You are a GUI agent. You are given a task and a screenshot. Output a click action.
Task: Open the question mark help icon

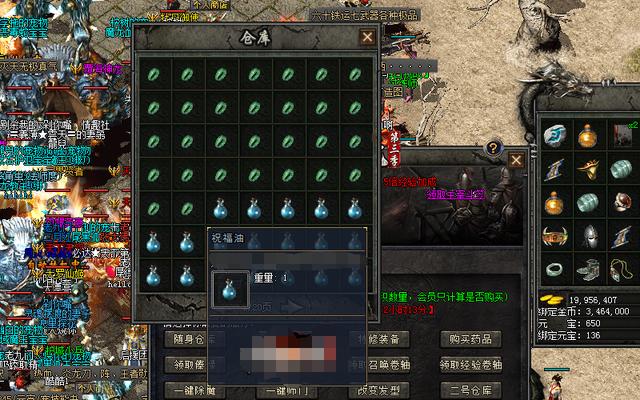(x=493, y=148)
